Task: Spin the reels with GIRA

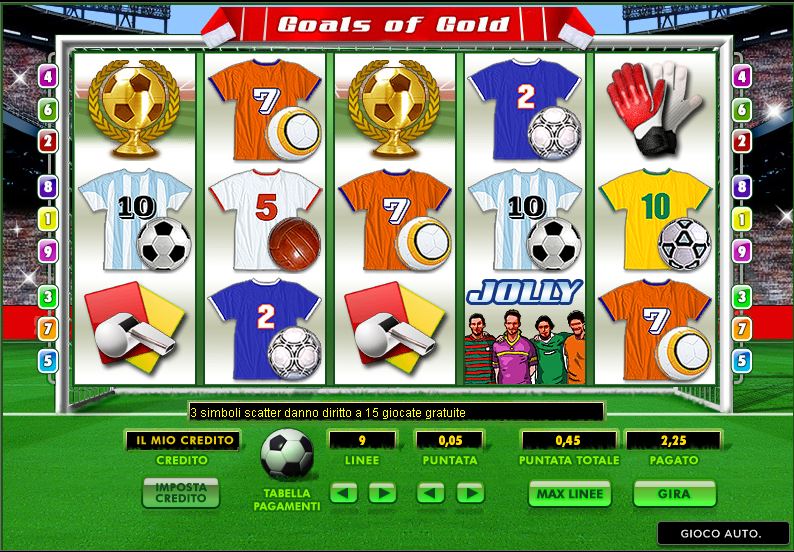Action: click(674, 495)
